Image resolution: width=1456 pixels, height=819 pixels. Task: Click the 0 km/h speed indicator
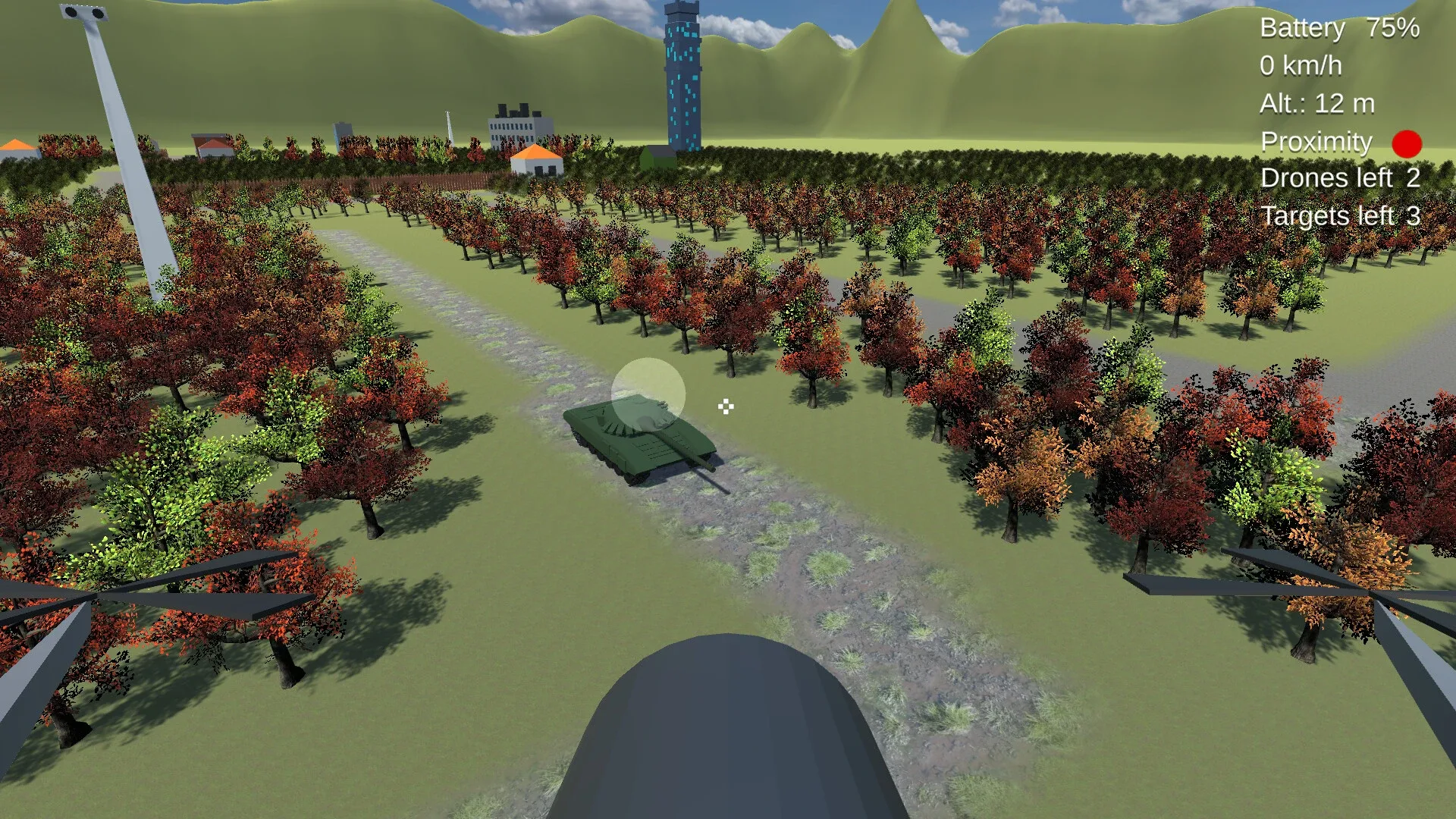1302,66
